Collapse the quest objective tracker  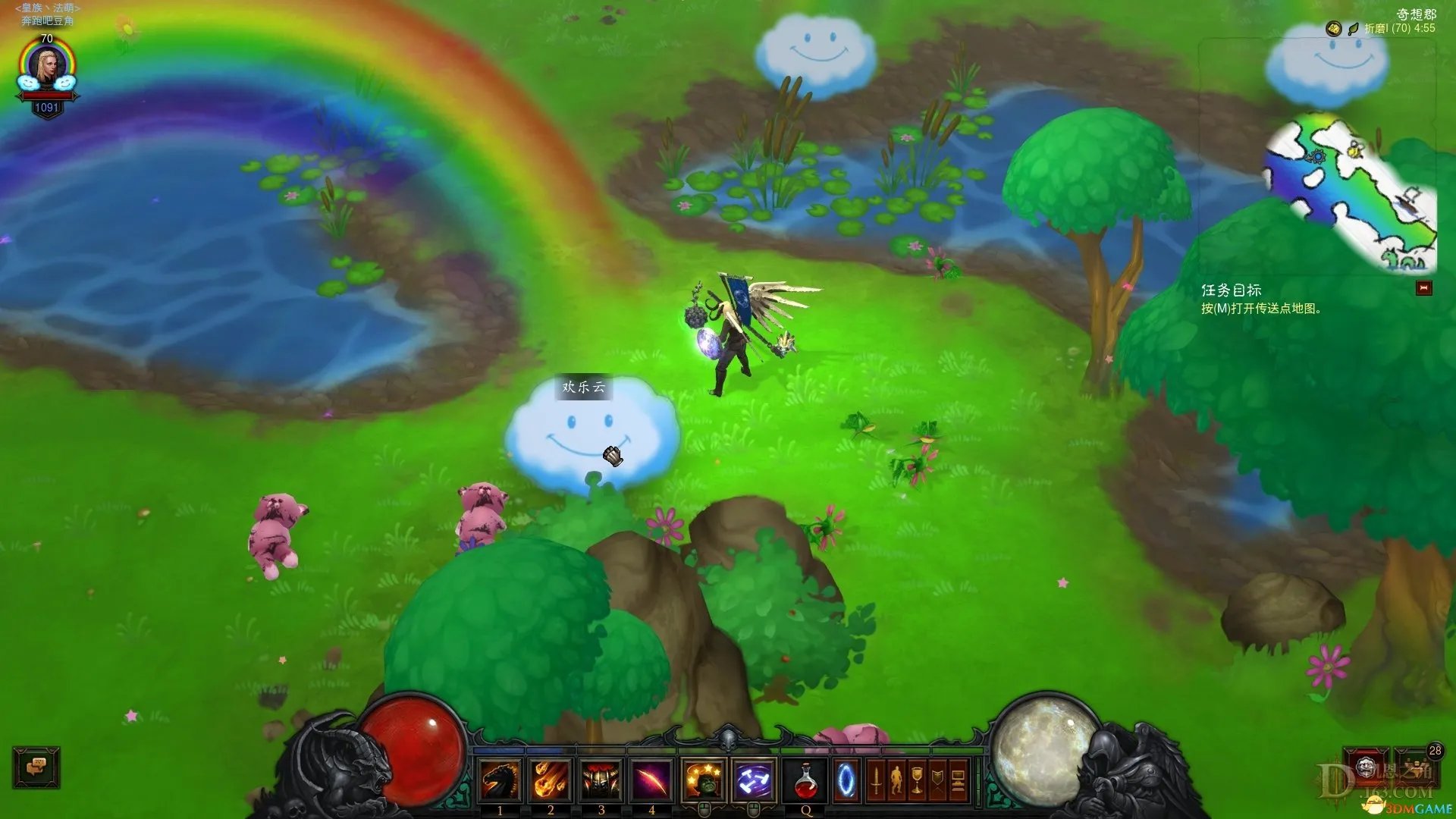point(1423,288)
